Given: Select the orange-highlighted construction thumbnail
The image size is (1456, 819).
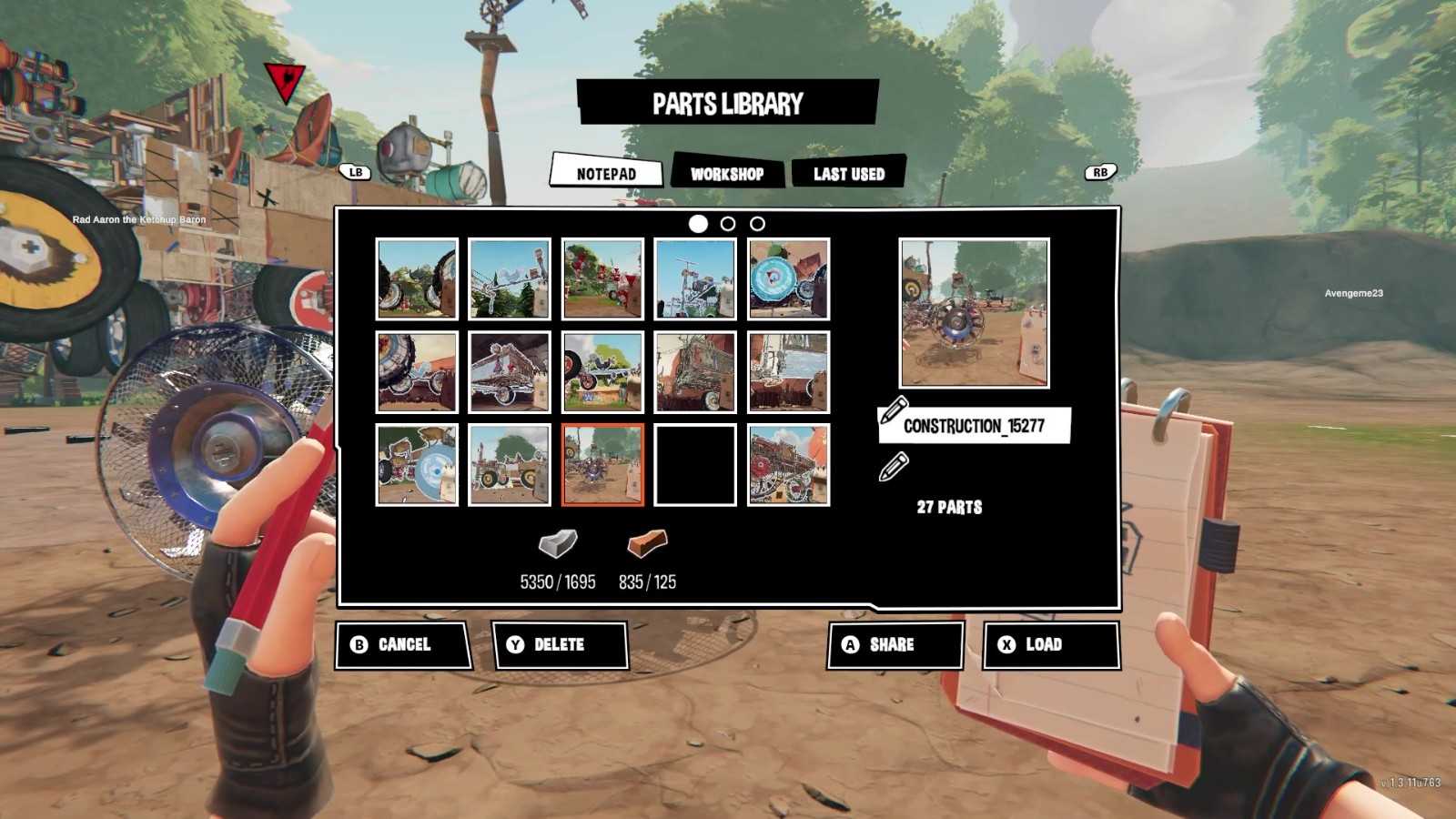Looking at the screenshot, I should pyautogui.click(x=602, y=464).
